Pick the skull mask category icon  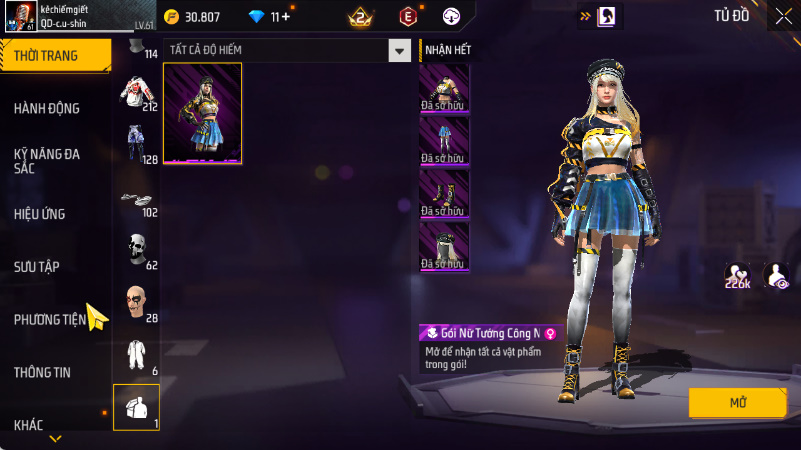point(136,248)
